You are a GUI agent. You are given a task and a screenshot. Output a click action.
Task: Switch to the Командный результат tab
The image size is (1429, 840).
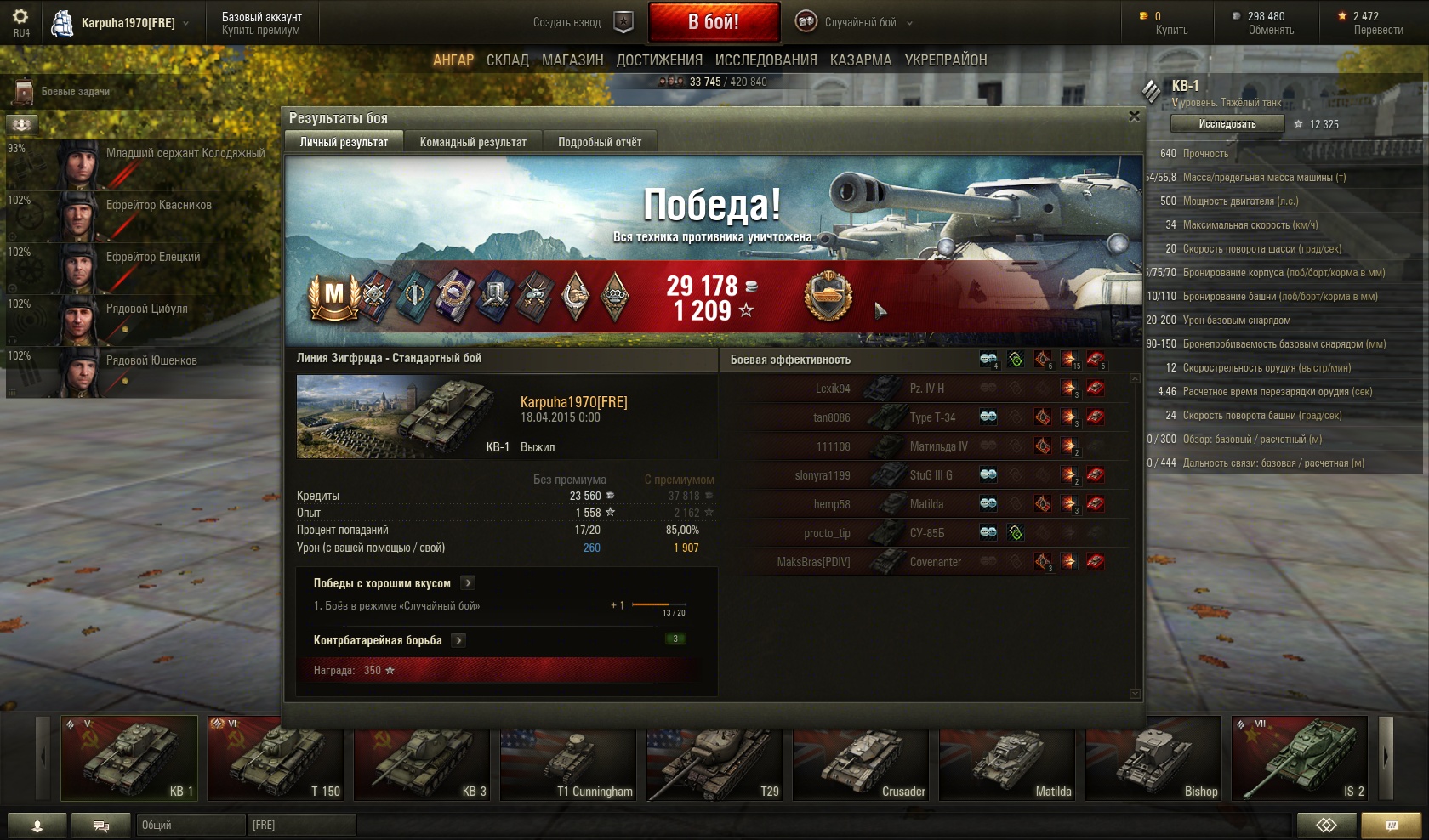coord(473,142)
